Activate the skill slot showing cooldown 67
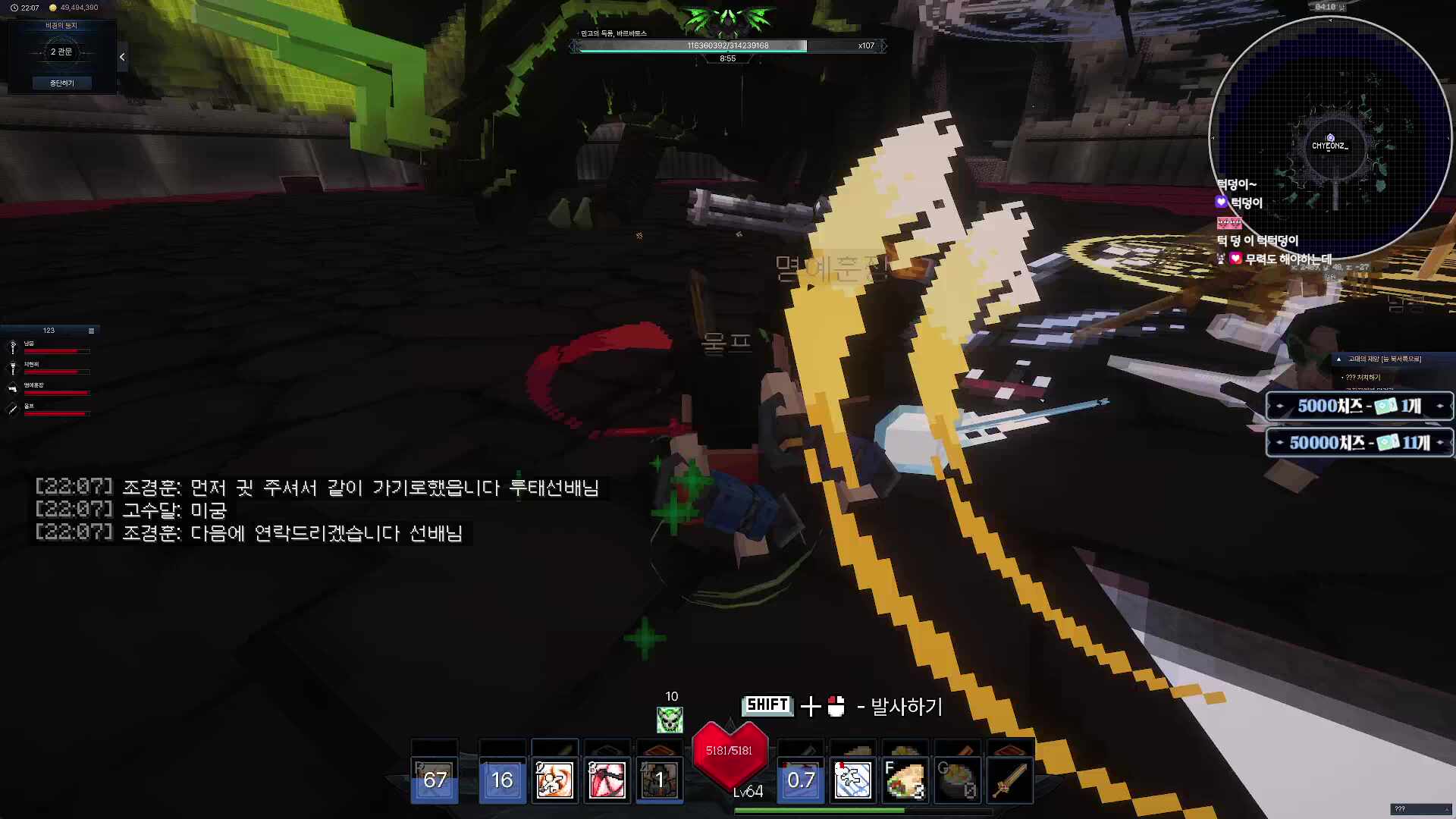1456x819 pixels. [x=435, y=780]
